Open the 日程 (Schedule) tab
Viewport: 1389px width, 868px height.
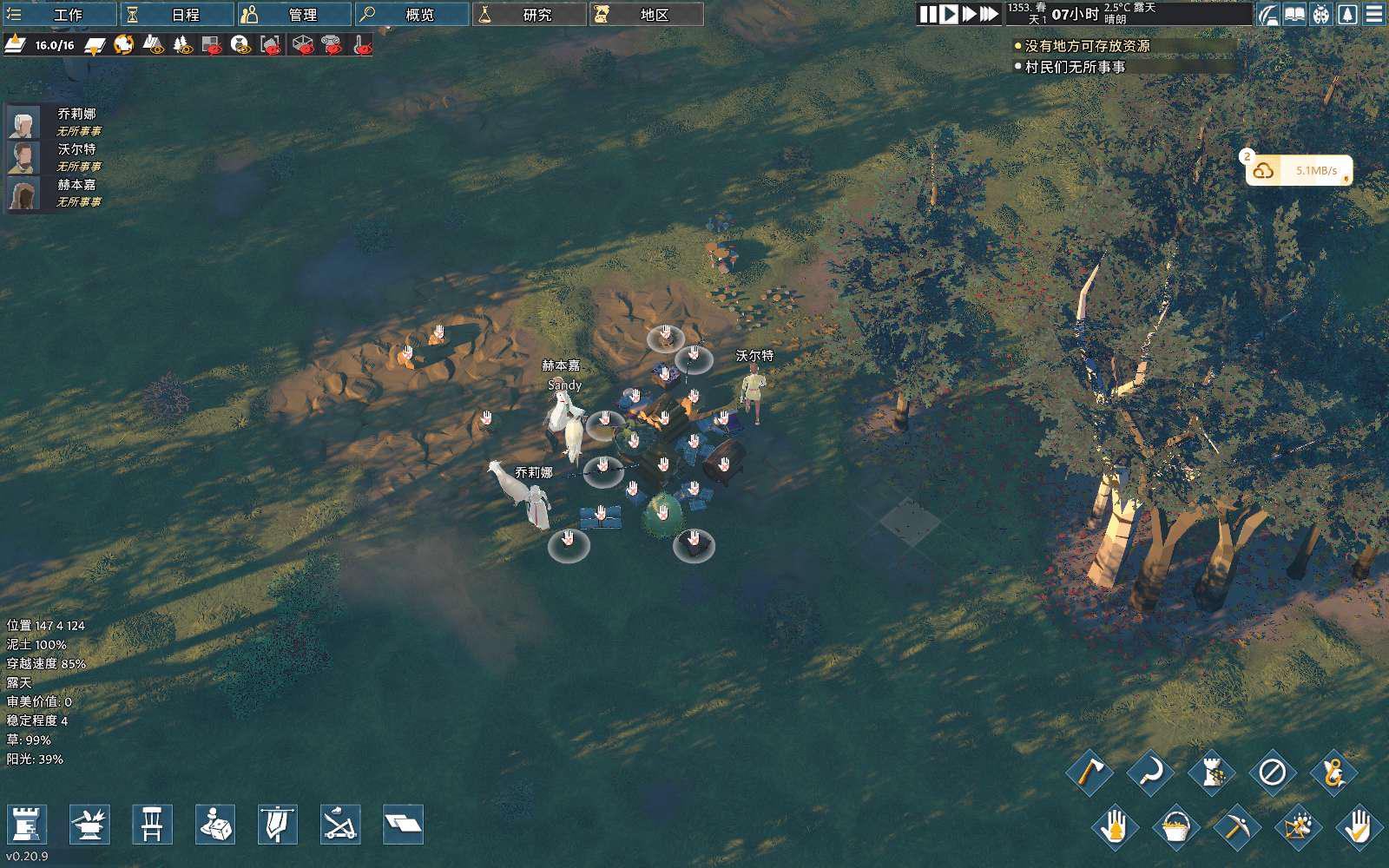pos(177,14)
